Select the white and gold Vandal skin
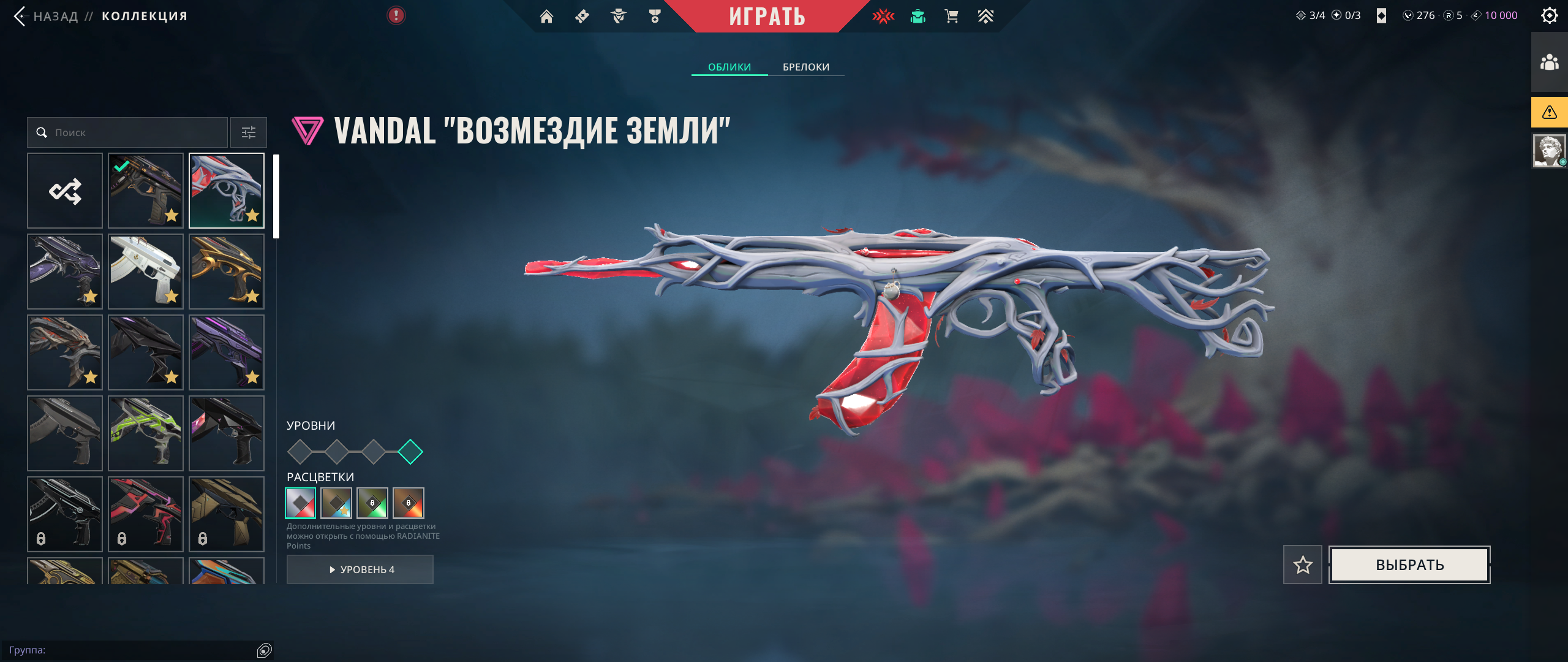The image size is (1568, 662). tap(146, 272)
